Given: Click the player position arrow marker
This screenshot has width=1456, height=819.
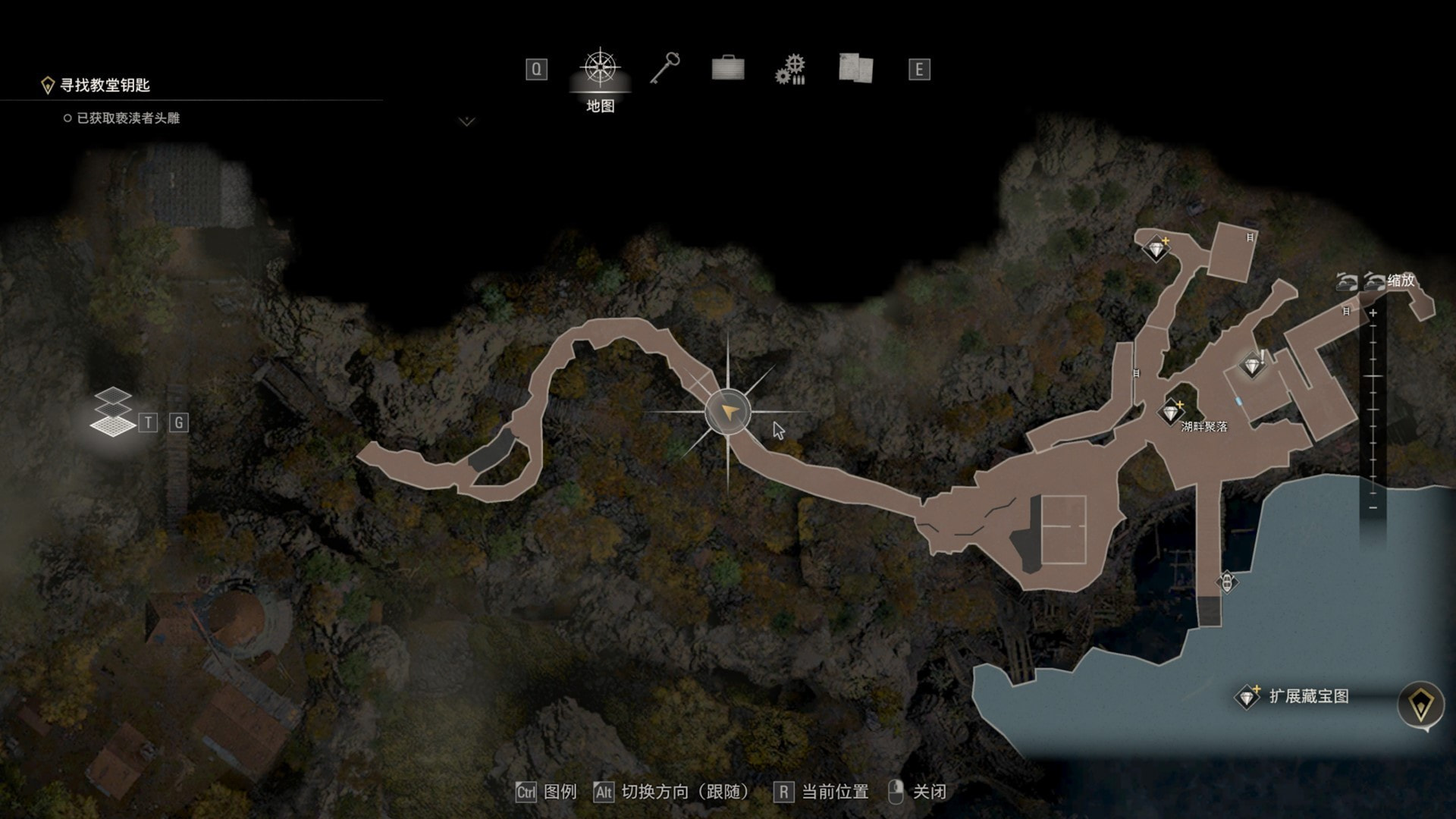Looking at the screenshot, I should [728, 412].
